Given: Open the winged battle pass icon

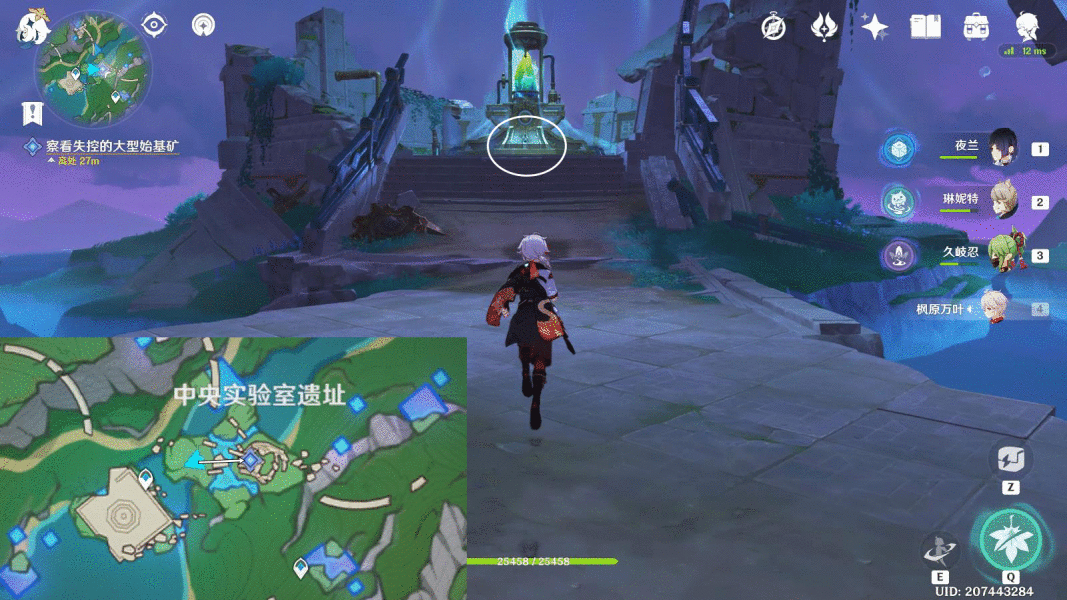Looking at the screenshot, I should point(823,27).
